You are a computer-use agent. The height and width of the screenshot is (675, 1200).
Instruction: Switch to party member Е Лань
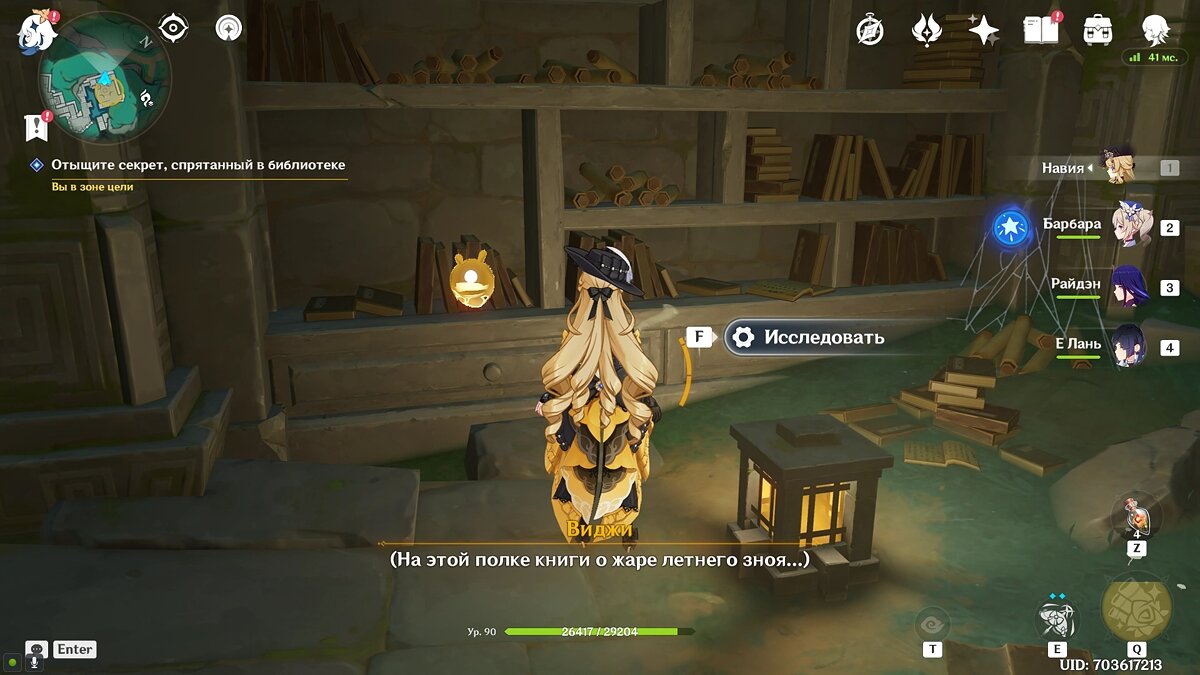tap(1129, 346)
